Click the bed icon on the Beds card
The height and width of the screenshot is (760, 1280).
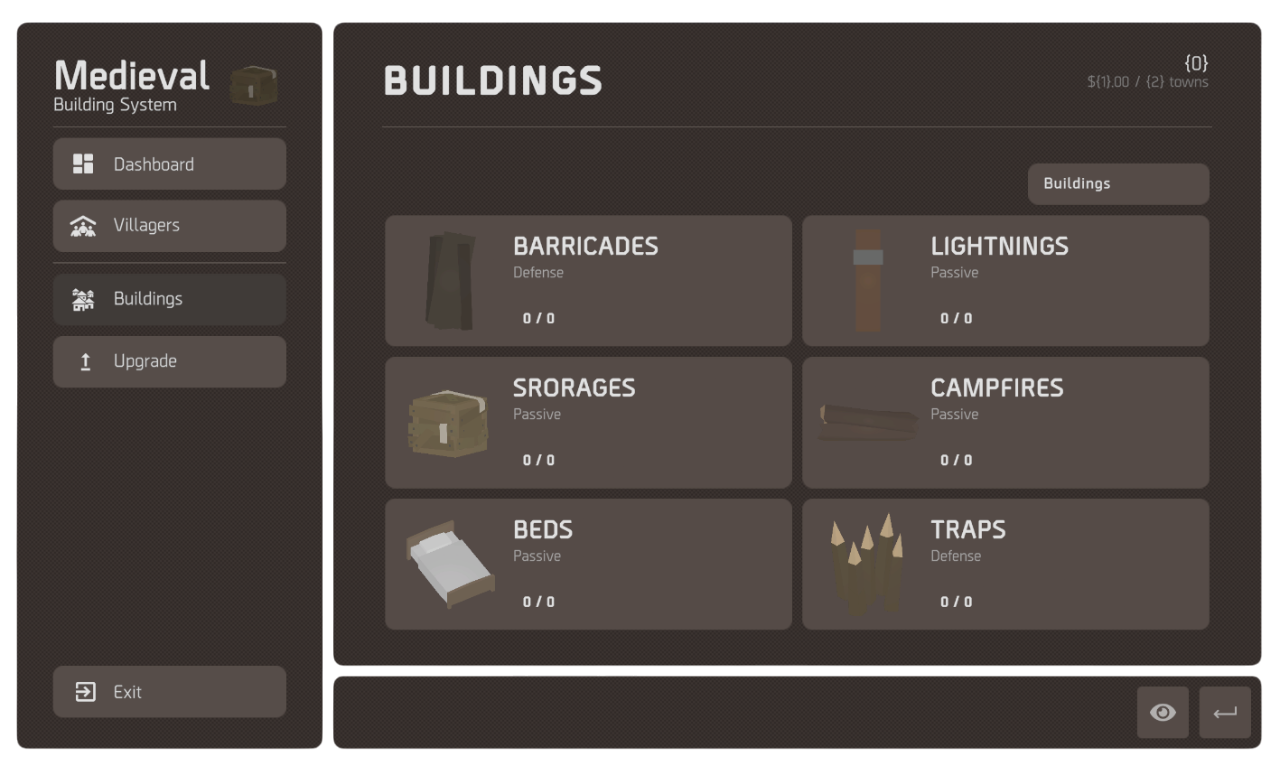449,564
